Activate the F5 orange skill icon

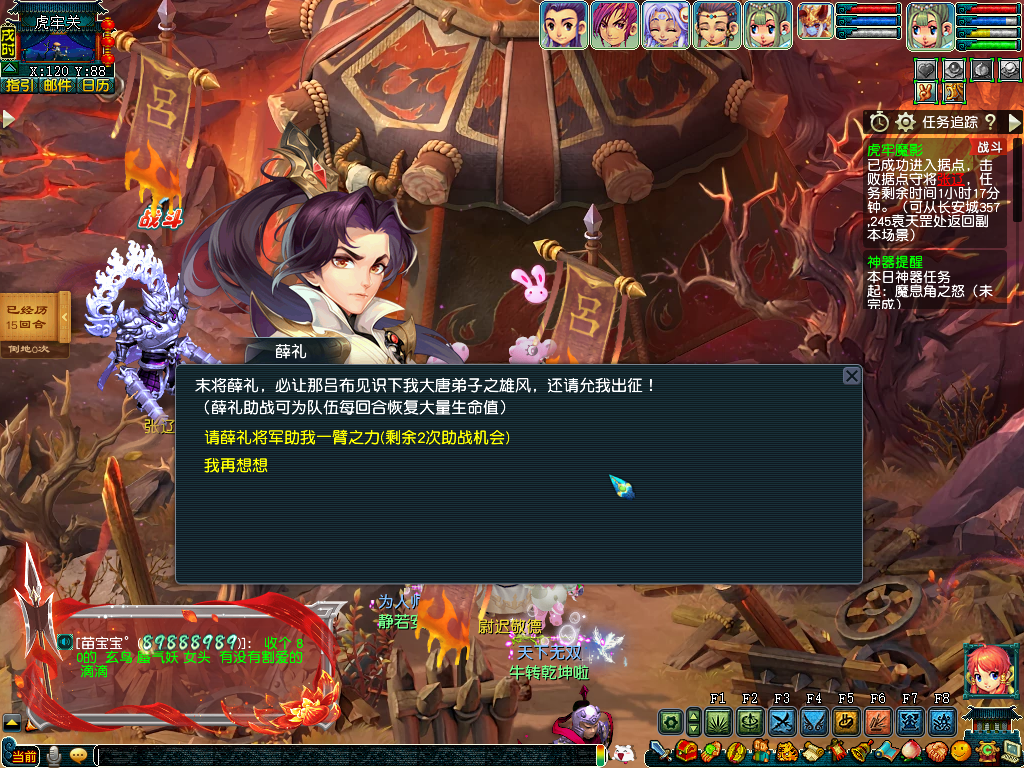pyautogui.click(x=846, y=721)
